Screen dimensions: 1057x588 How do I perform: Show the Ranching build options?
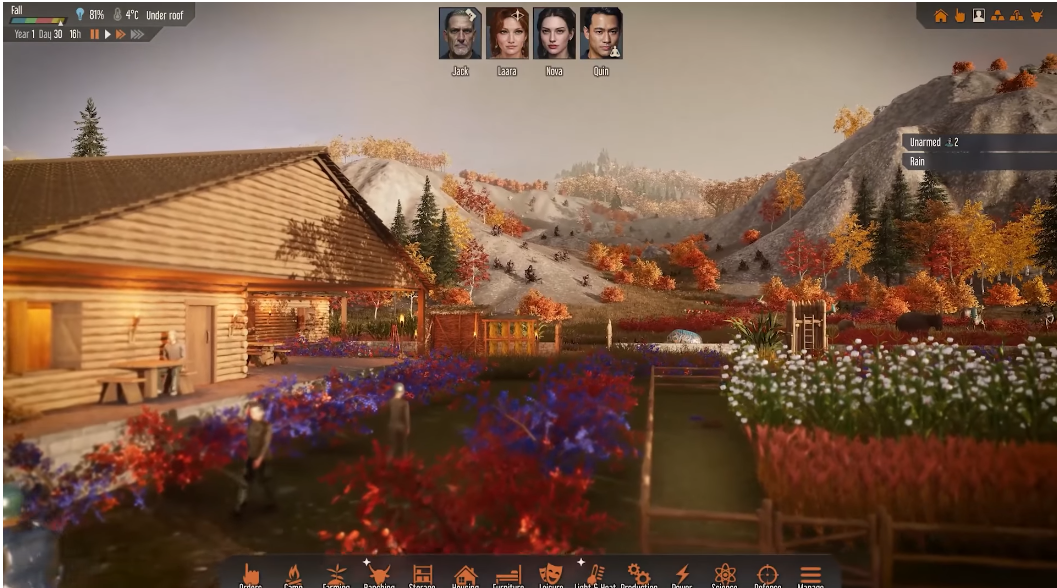379,575
